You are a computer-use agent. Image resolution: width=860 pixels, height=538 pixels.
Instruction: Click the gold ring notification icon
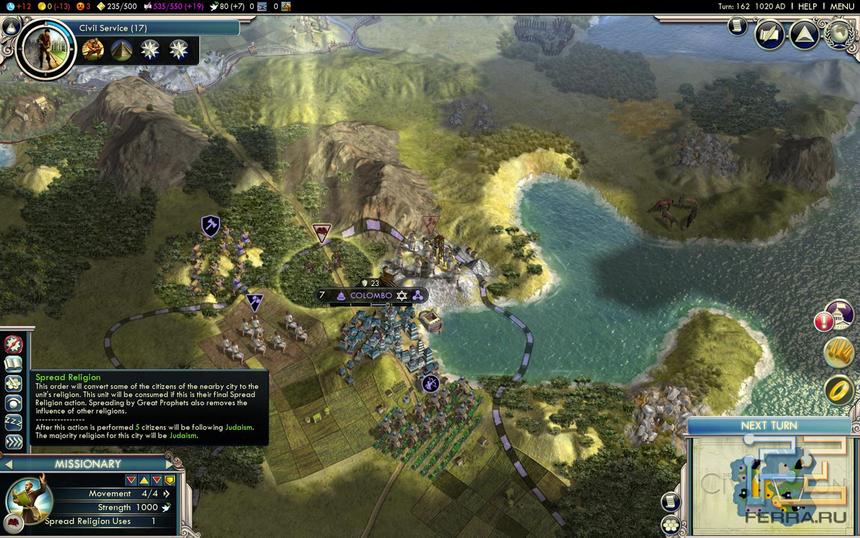[838, 390]
